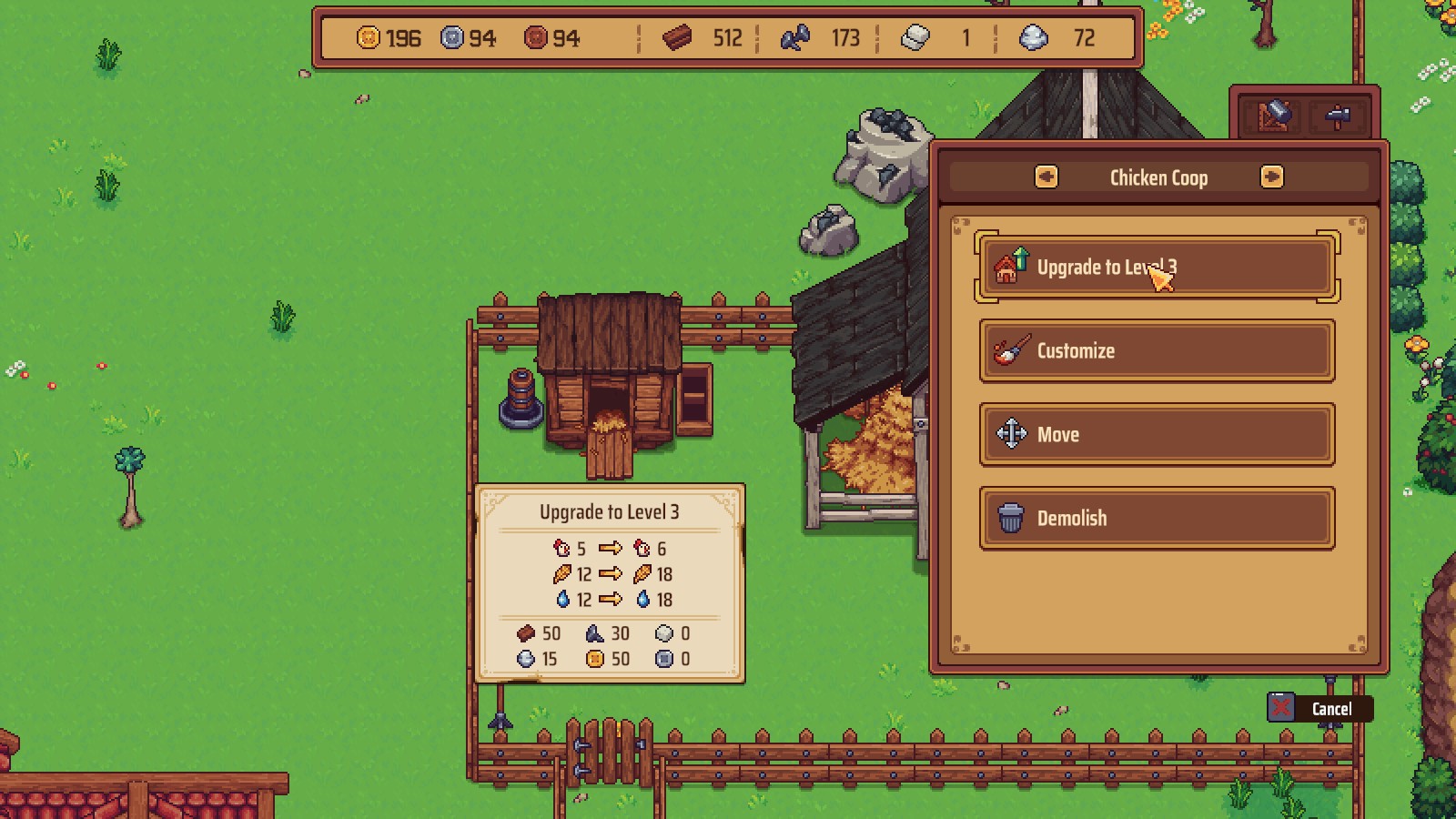
Task: Select the Demolish button
Action: click(1156, 519)
